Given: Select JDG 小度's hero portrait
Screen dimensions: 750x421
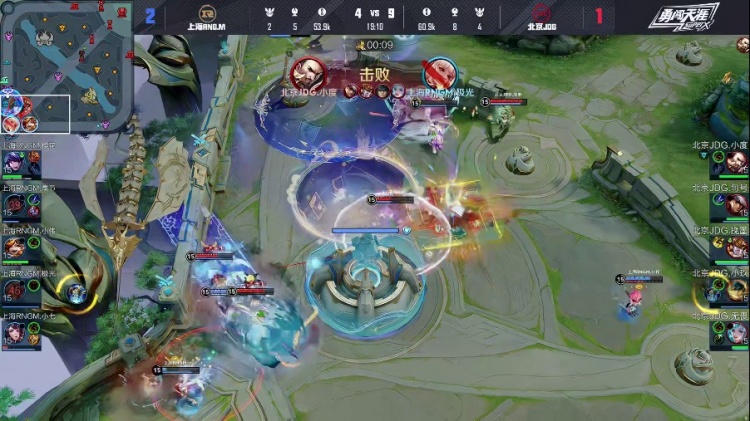Looking at the screenshot, I should pos(735,162).
